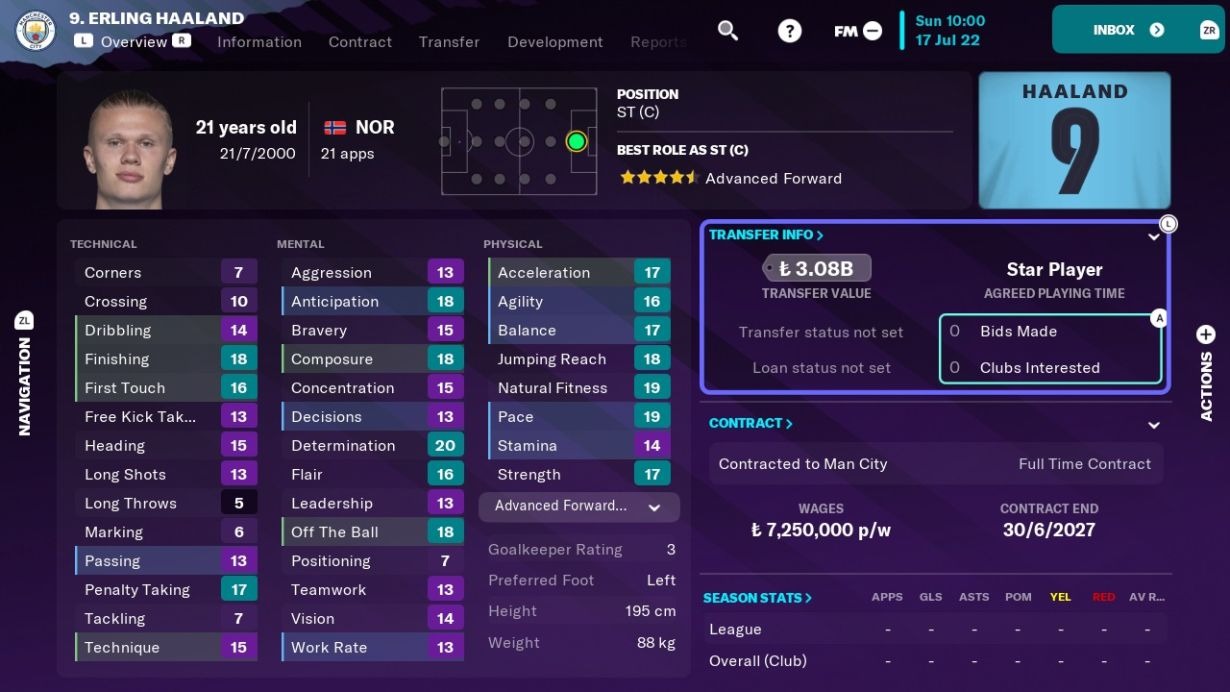Expand the Actions plus button

tap(1206, 335)
